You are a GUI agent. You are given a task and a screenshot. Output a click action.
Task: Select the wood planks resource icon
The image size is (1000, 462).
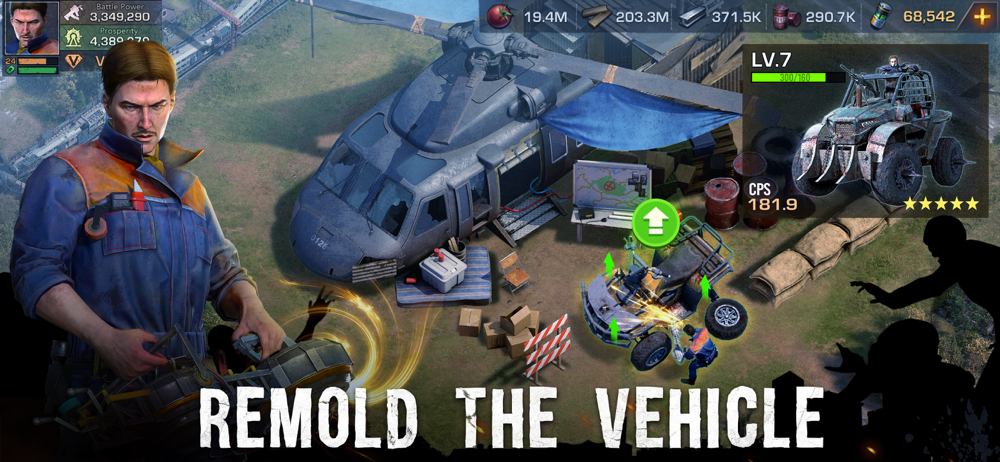click(596, 17)
